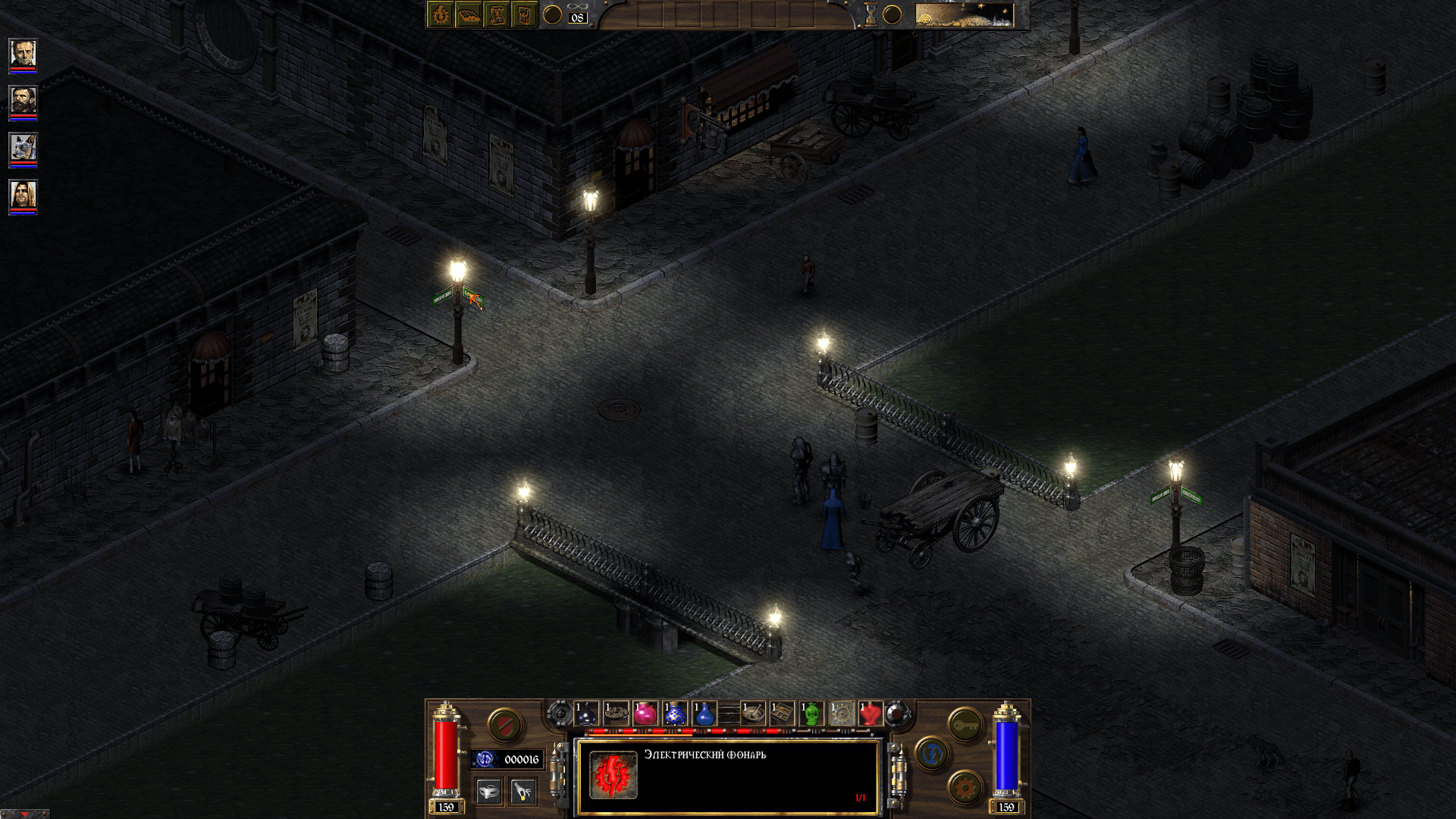Select the blue fatigue potion quick slot
Screen dimensions: 1456x819
coord(703,714)
